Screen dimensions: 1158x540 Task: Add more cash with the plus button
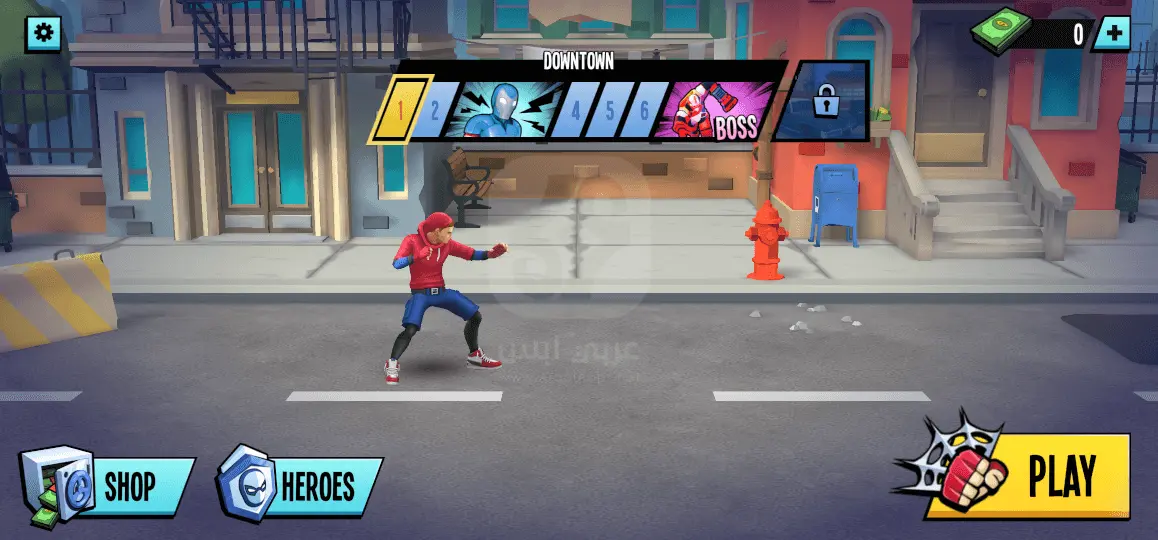coord(1111,34)
